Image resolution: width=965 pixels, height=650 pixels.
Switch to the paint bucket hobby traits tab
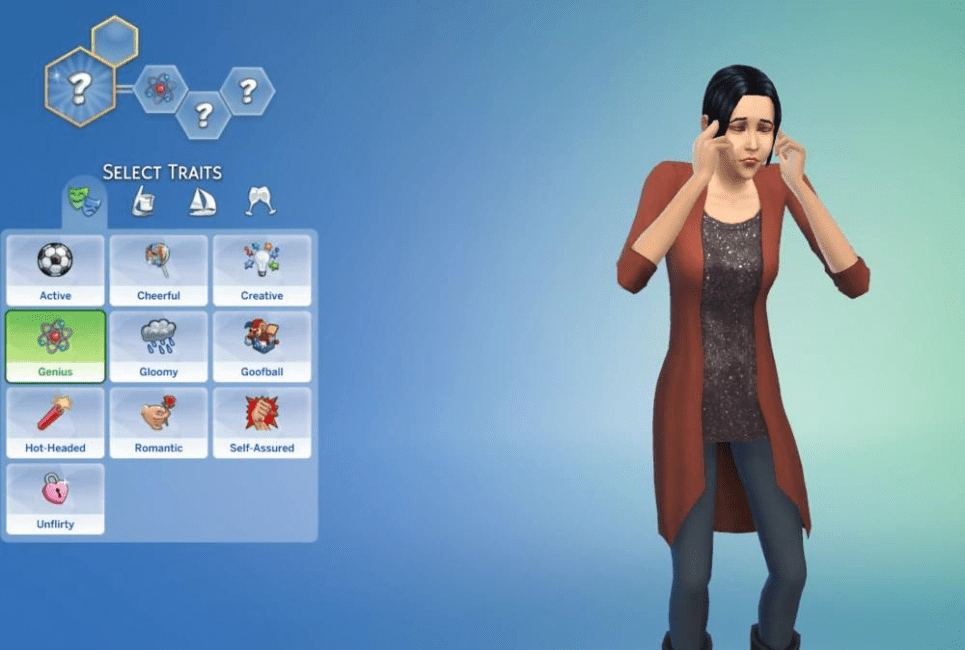143,202
